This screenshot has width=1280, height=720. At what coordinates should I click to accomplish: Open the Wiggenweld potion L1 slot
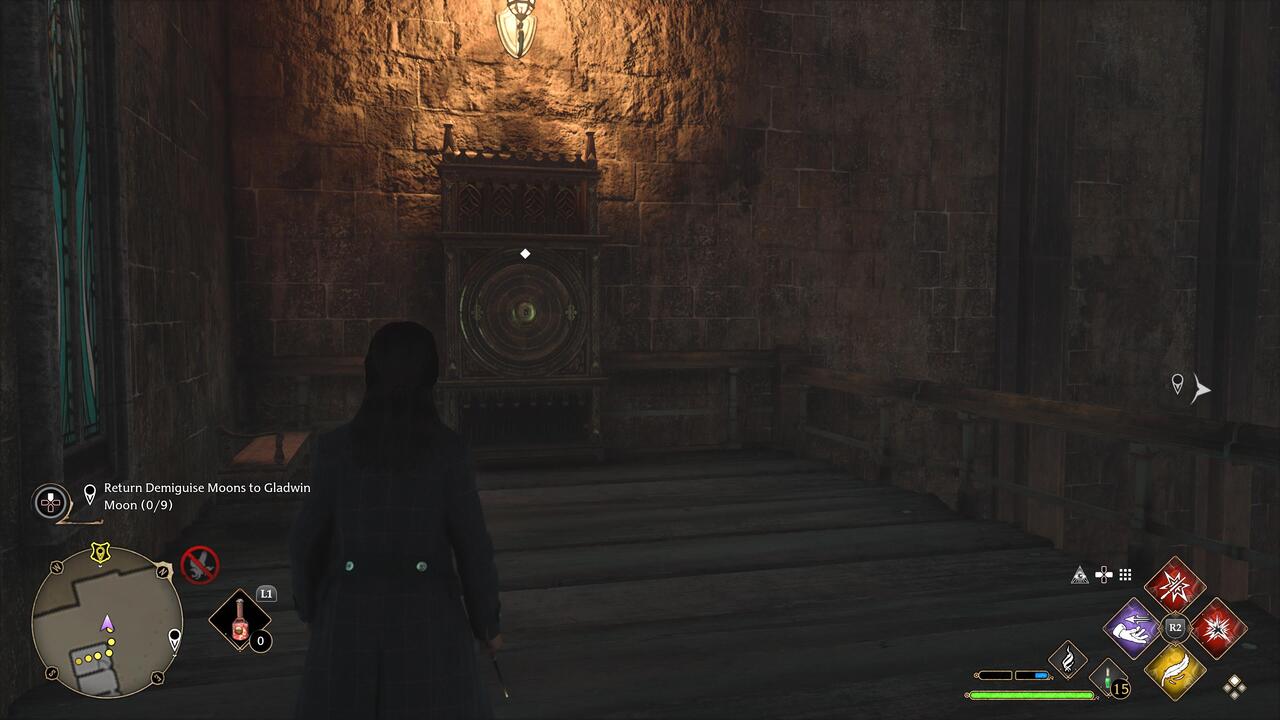240,618
